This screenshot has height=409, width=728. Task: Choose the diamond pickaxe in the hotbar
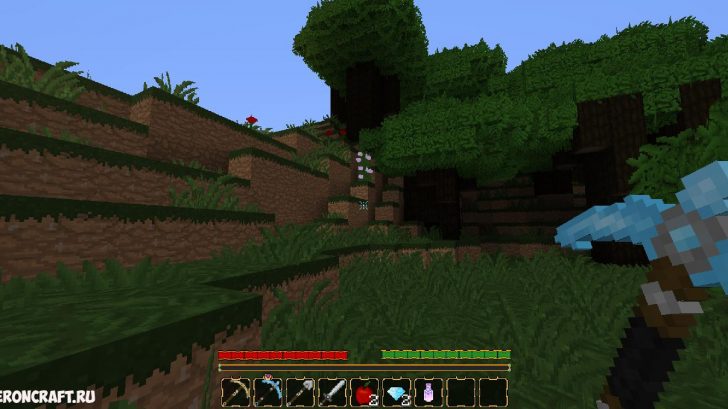pos(268,392)
